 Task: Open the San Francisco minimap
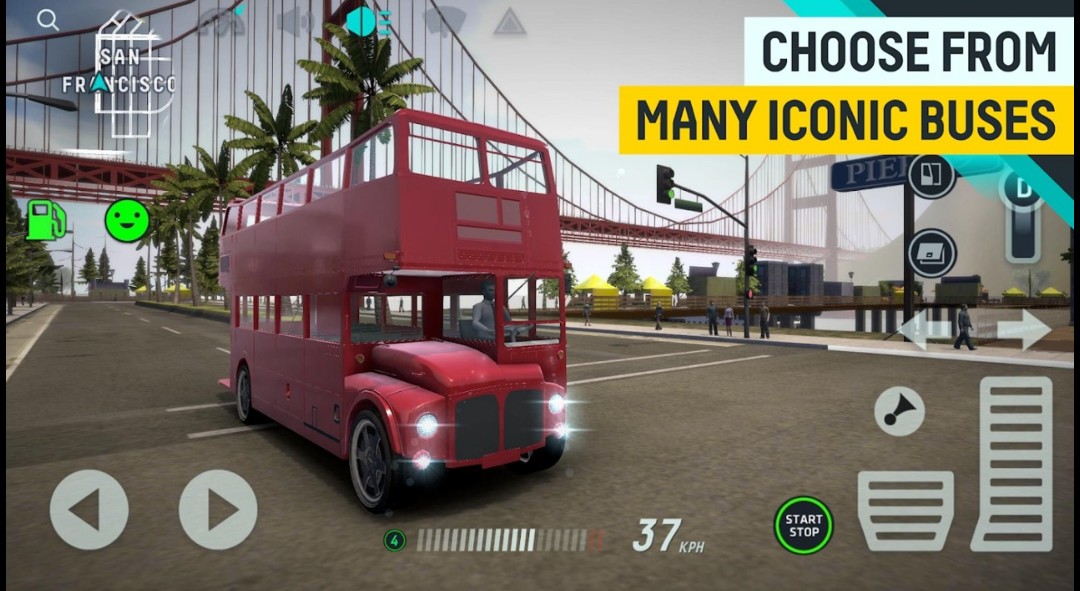pyautogui.click(x=119, y=80)
